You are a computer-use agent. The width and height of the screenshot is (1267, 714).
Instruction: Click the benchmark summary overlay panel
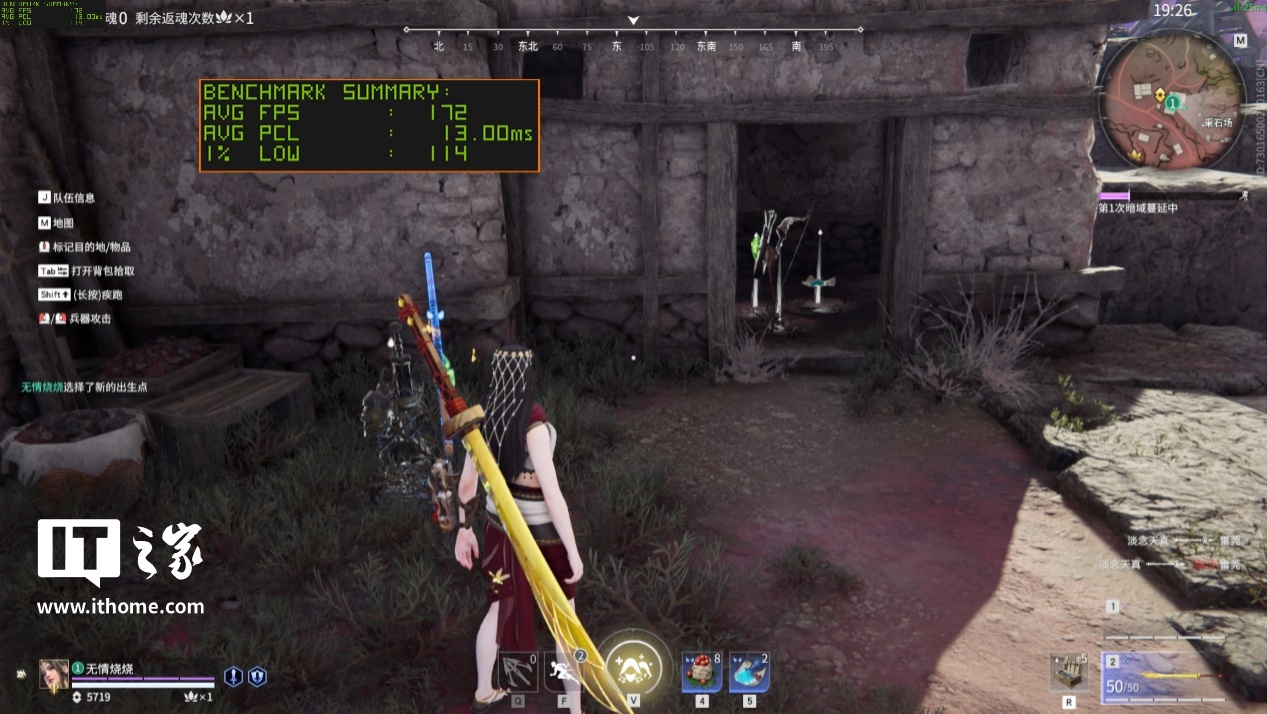pos(369,126)
